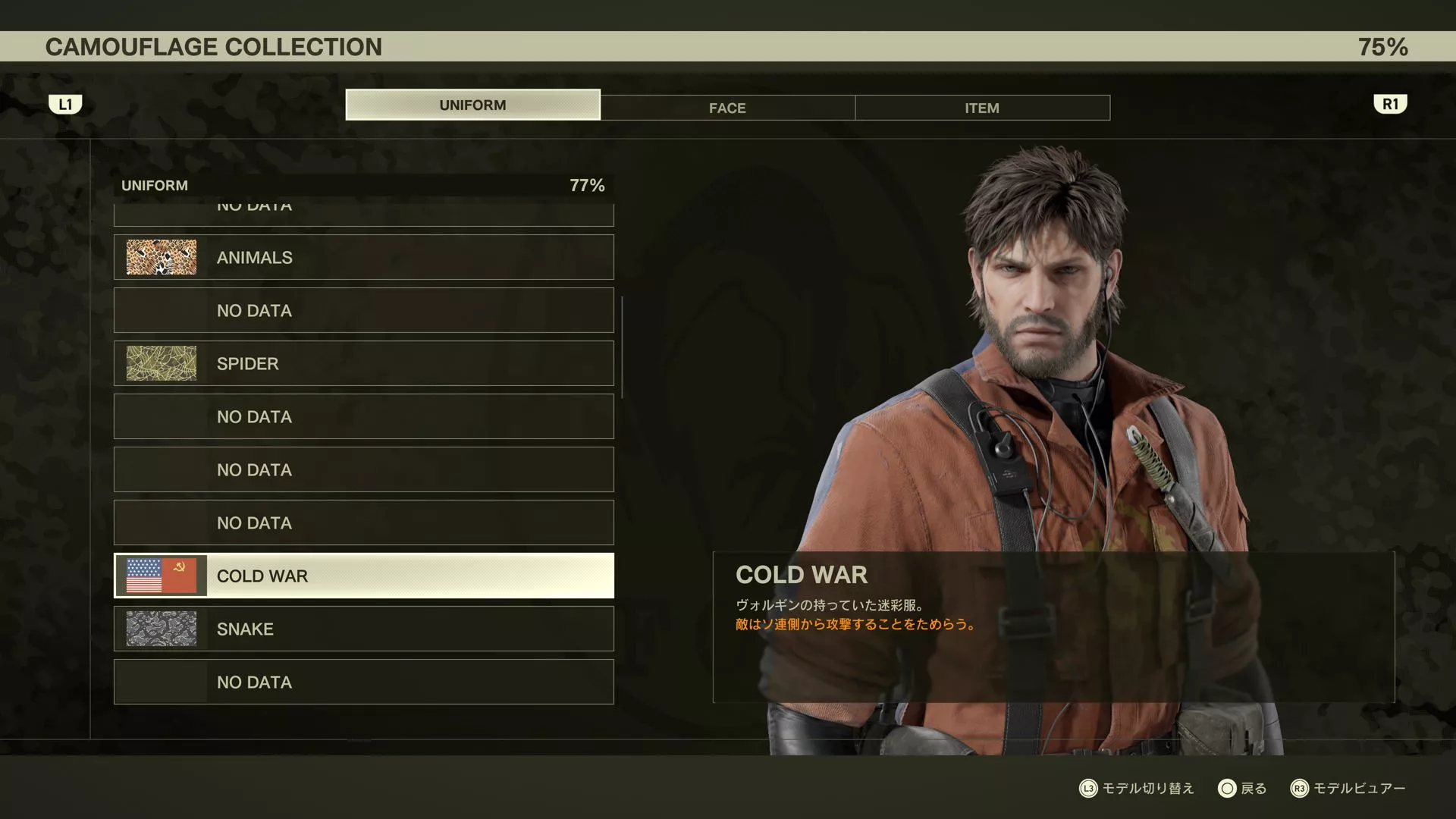Click the spider web pattern thumbnail
Screen dimensions: 1456x819
click(161, 363)
